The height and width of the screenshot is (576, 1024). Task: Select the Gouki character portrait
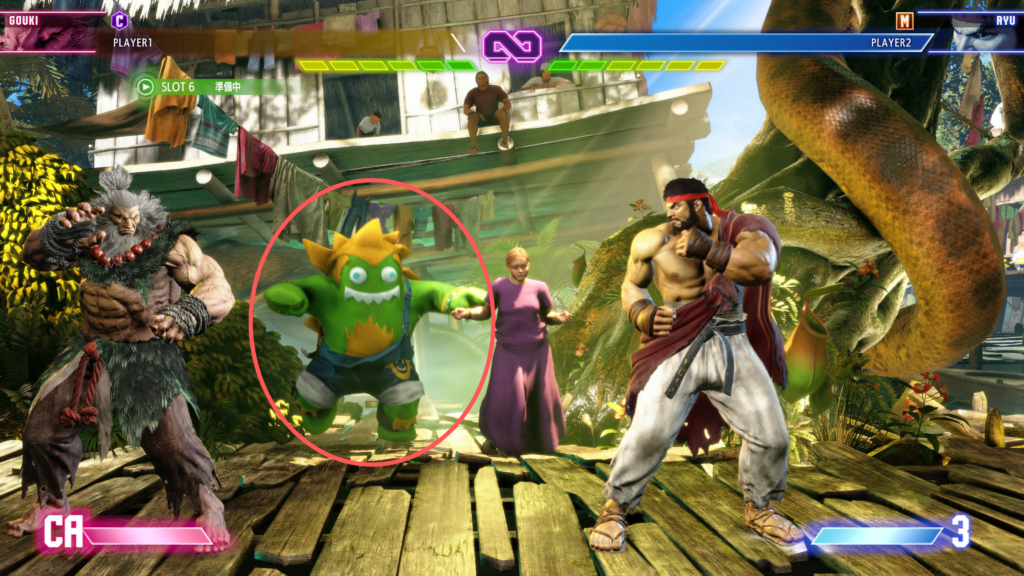50,32
